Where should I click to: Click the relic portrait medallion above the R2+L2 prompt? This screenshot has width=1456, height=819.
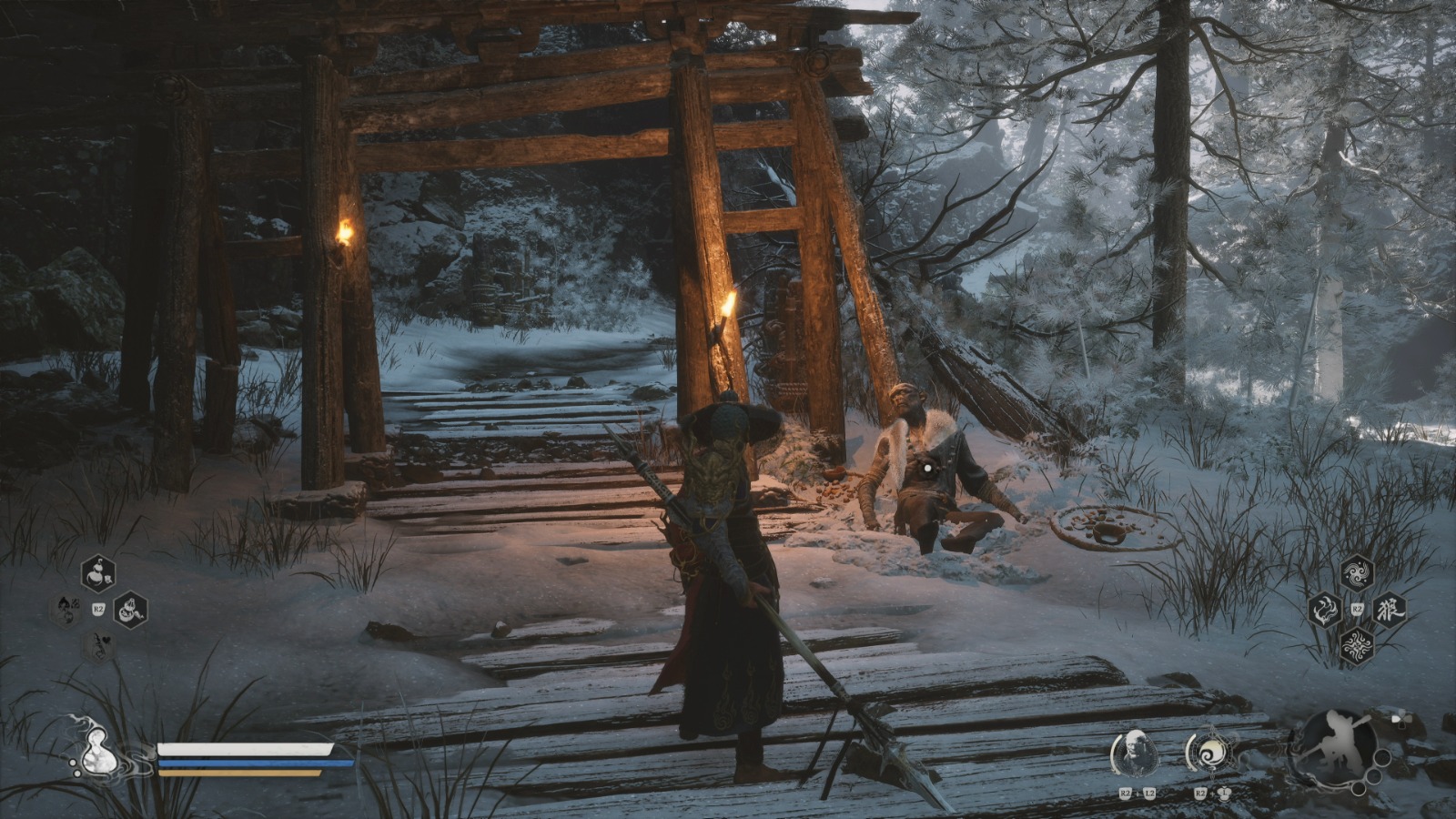tap(1136, 752)
